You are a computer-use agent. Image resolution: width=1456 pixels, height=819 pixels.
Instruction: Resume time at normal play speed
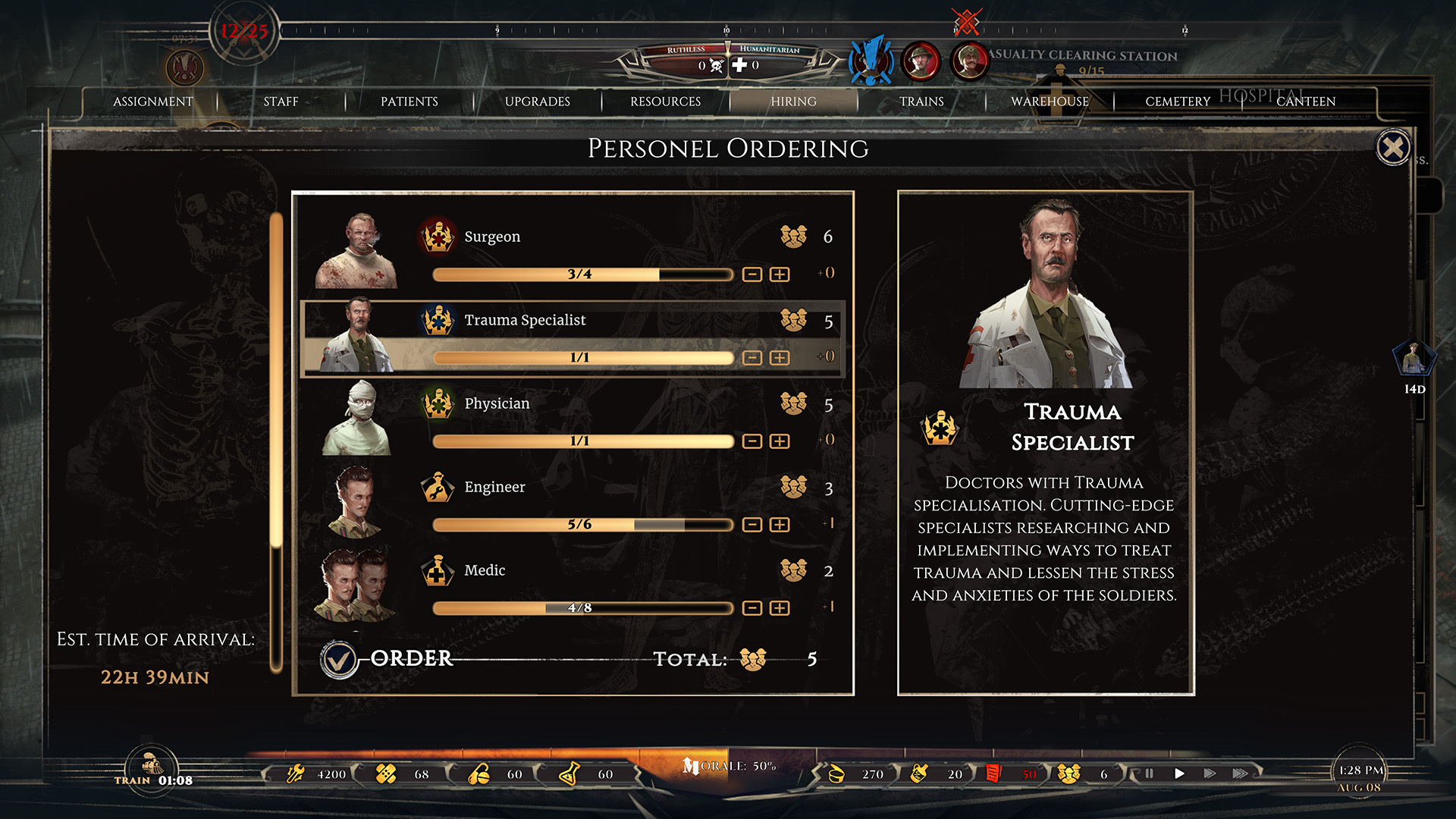point(1179,774)
